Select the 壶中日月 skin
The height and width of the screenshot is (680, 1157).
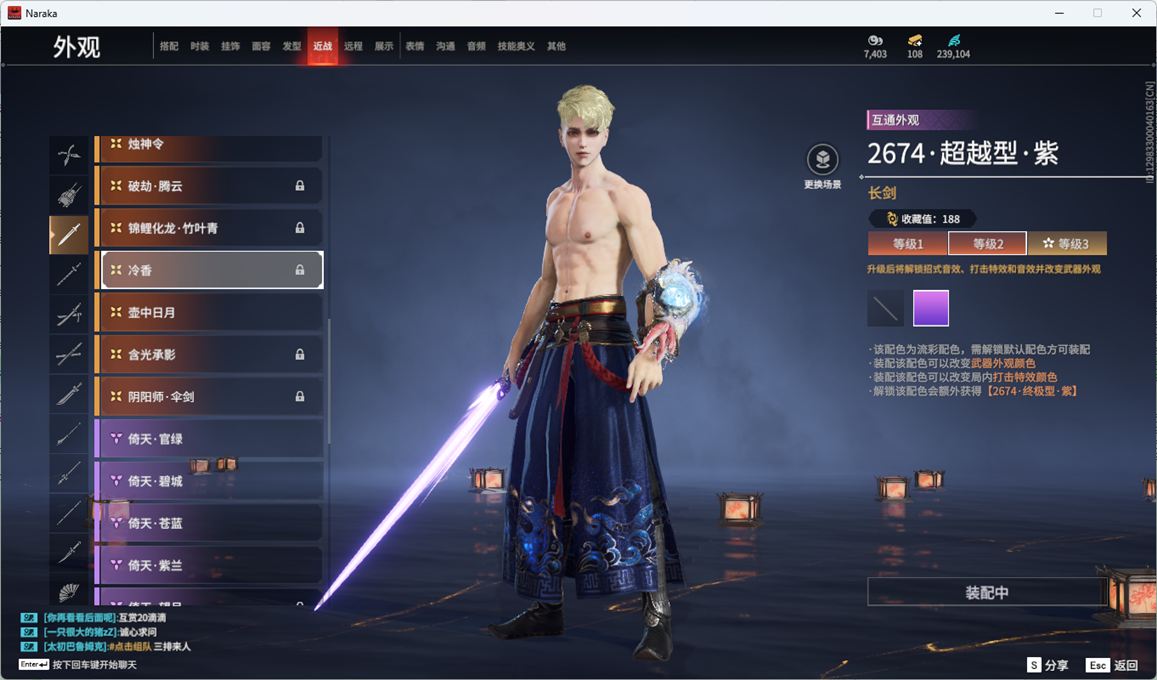point(208,312)
